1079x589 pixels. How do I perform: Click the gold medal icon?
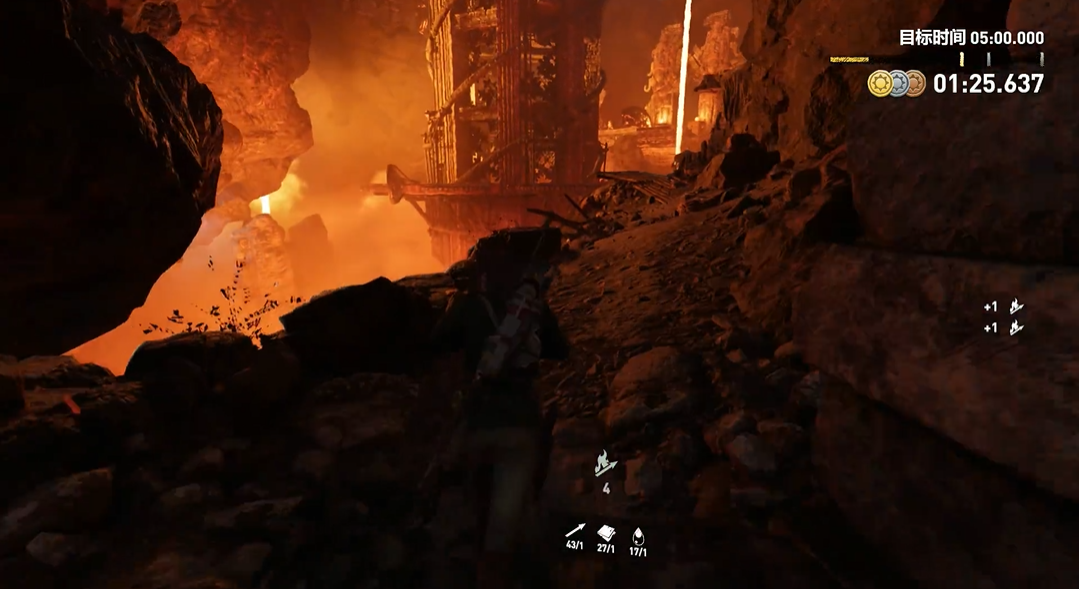tap(880, 83)
